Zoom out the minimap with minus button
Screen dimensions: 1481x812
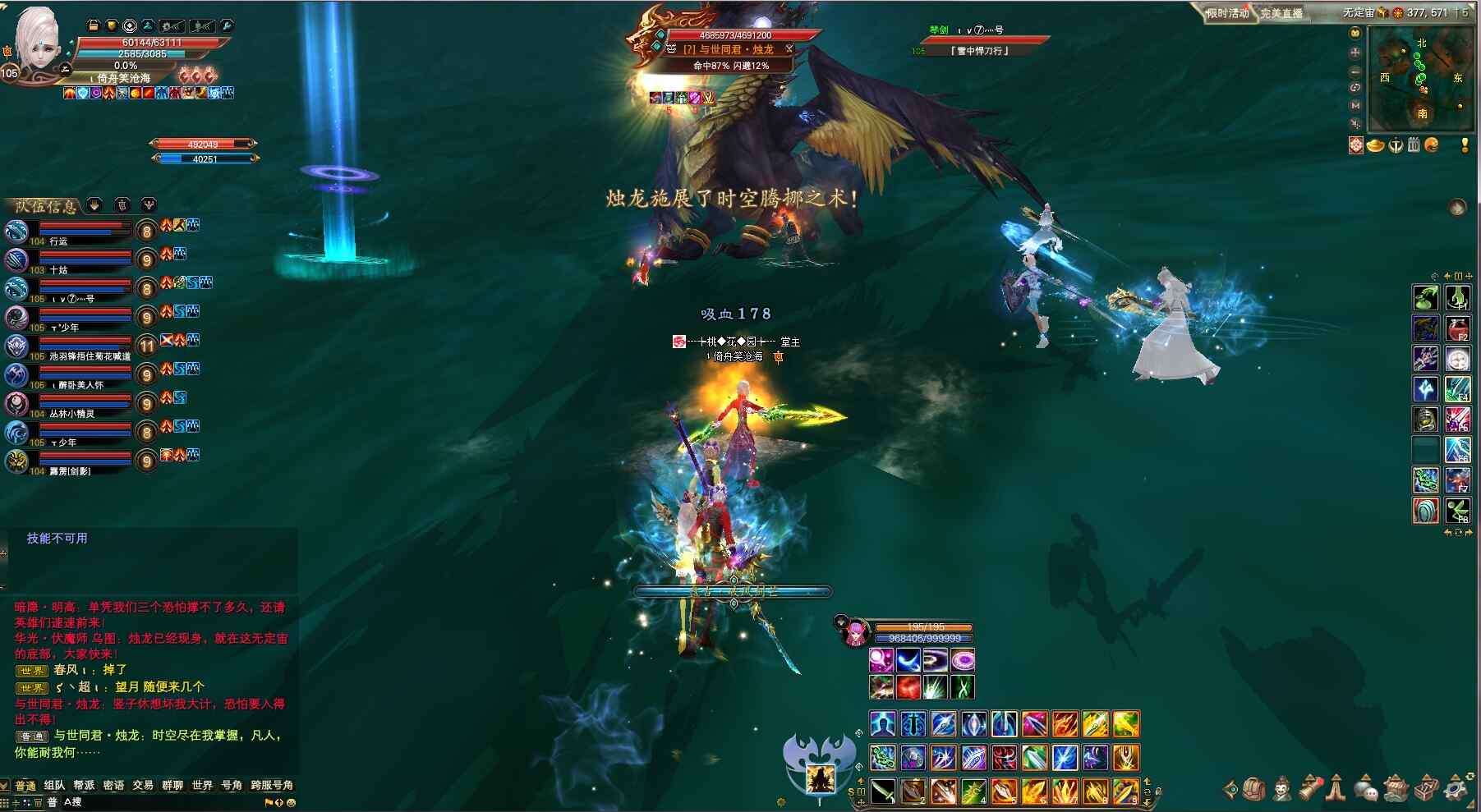[x=1355, y=71]
